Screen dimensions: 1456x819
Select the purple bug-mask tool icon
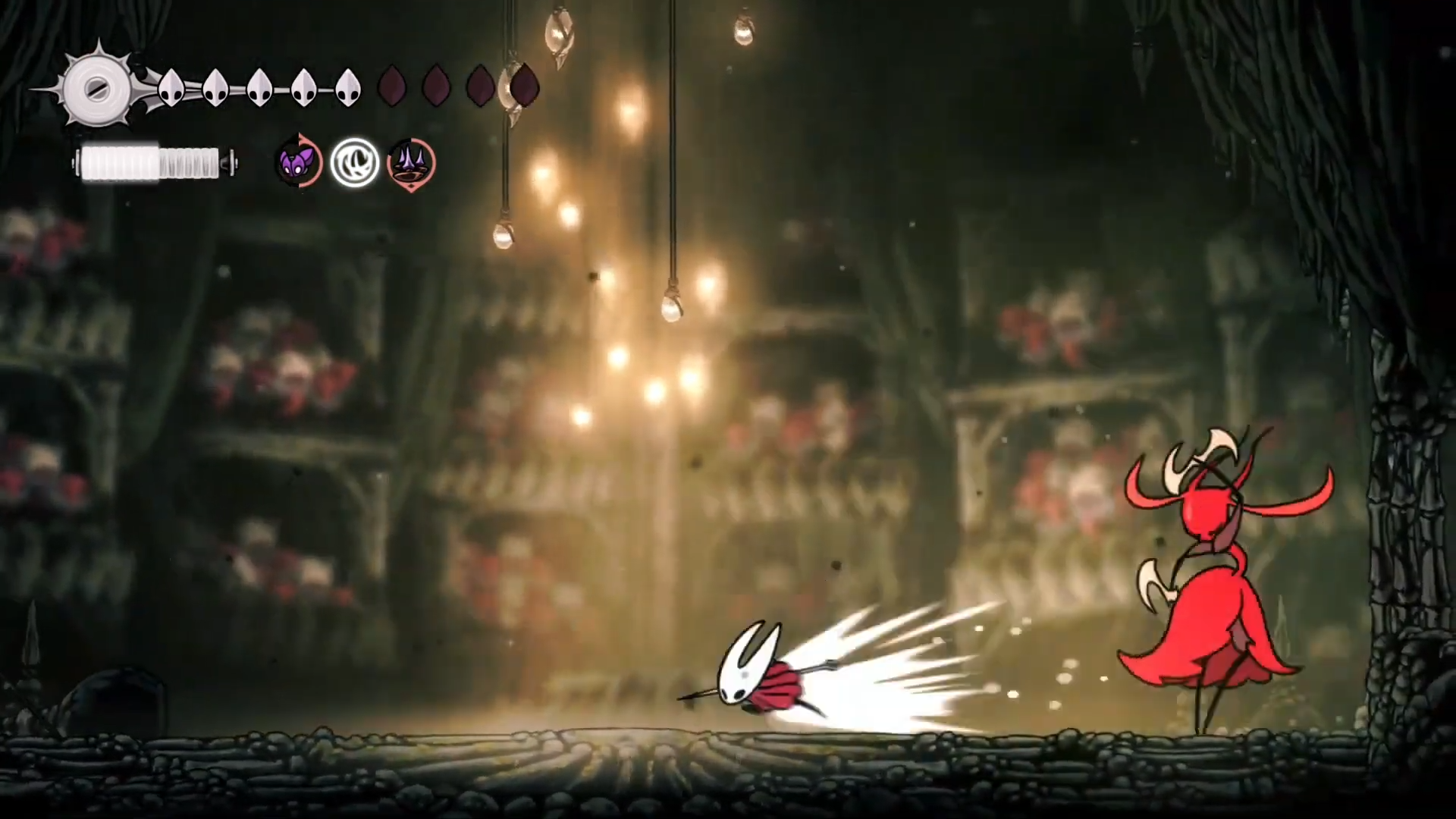point(298,162)
